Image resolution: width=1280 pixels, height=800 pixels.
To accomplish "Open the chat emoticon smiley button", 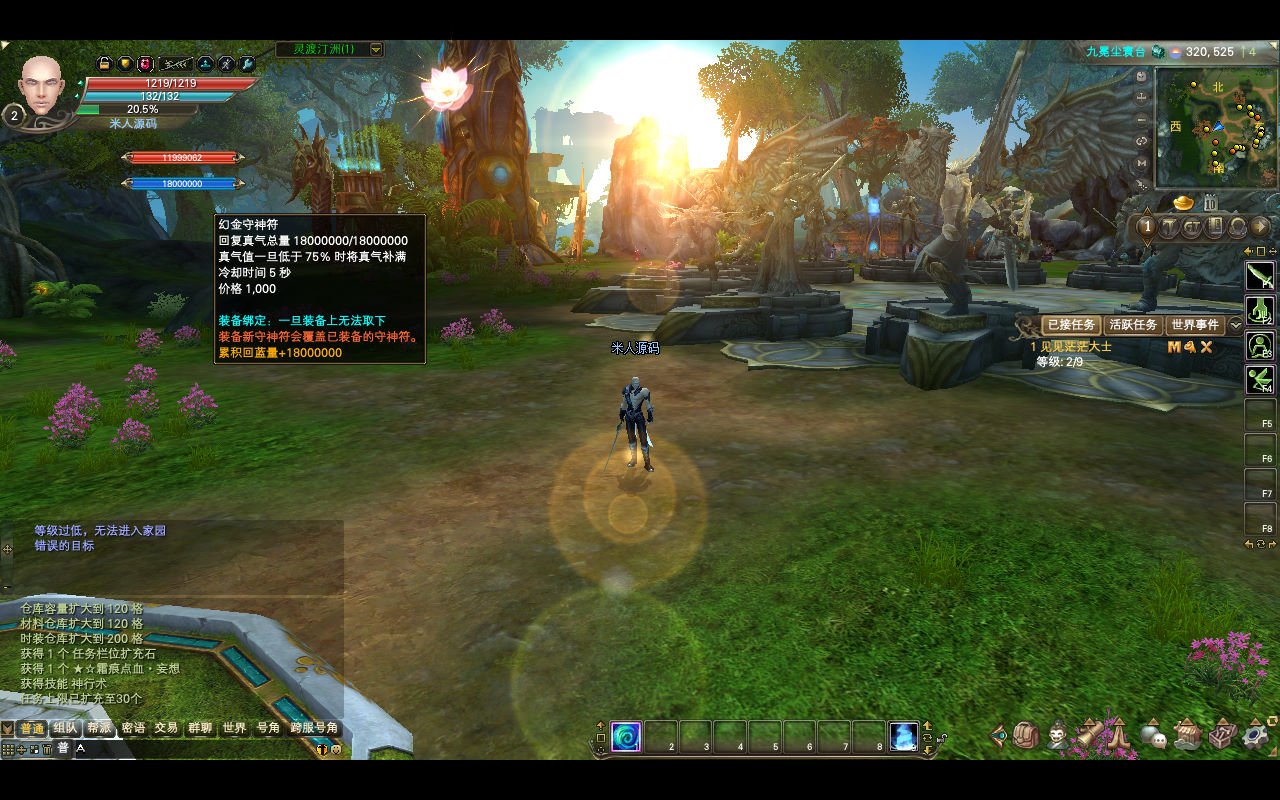I will tap(335, 748).
